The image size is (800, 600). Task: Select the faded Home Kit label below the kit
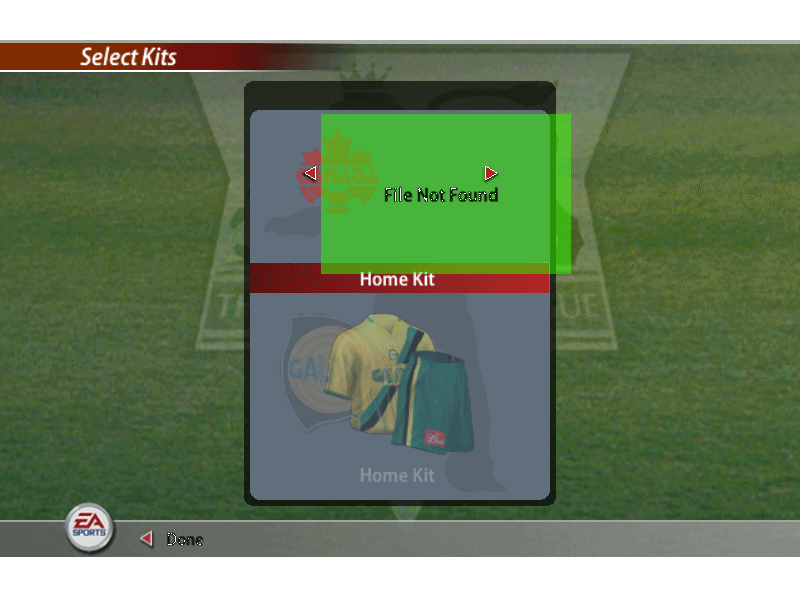(398, 475)
